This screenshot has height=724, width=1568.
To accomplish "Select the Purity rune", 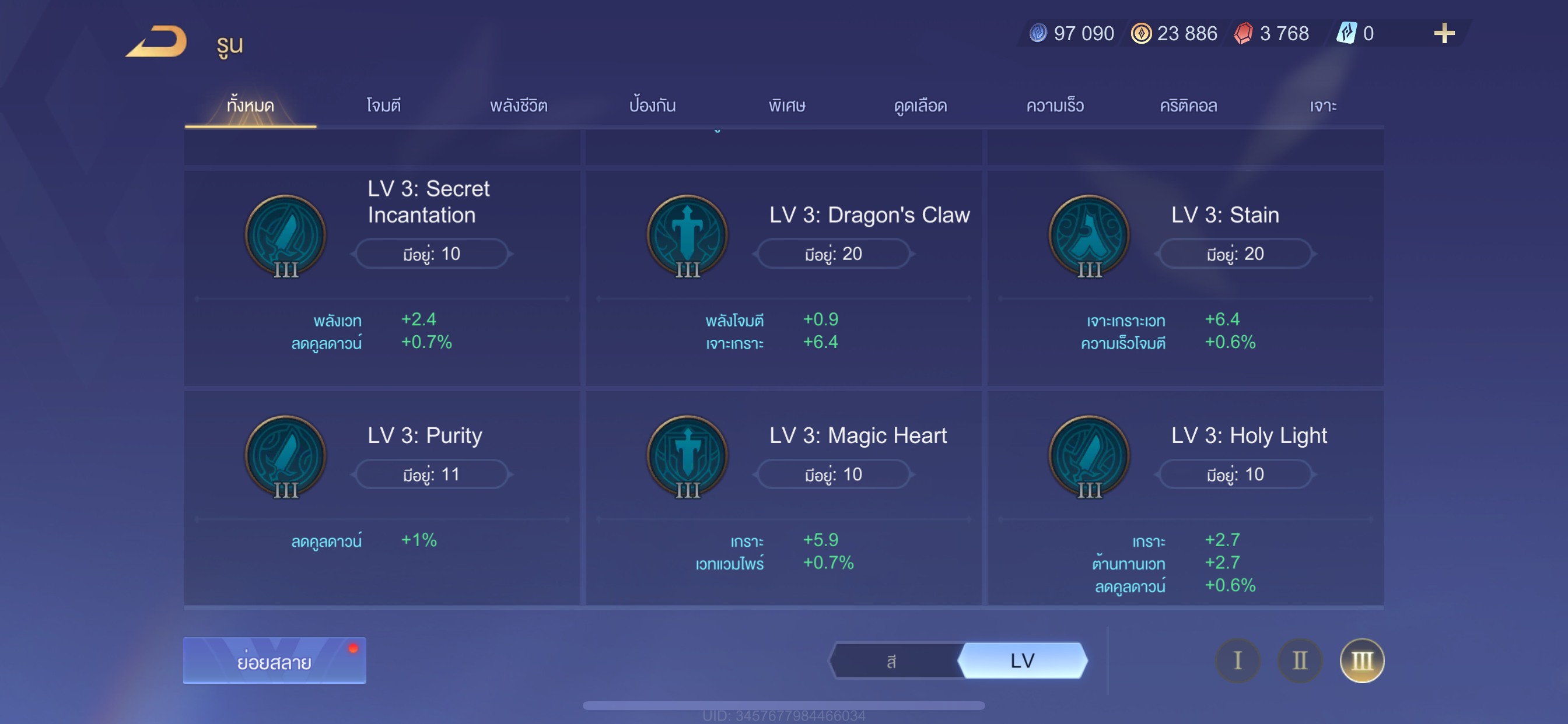I will pos(381,498).
